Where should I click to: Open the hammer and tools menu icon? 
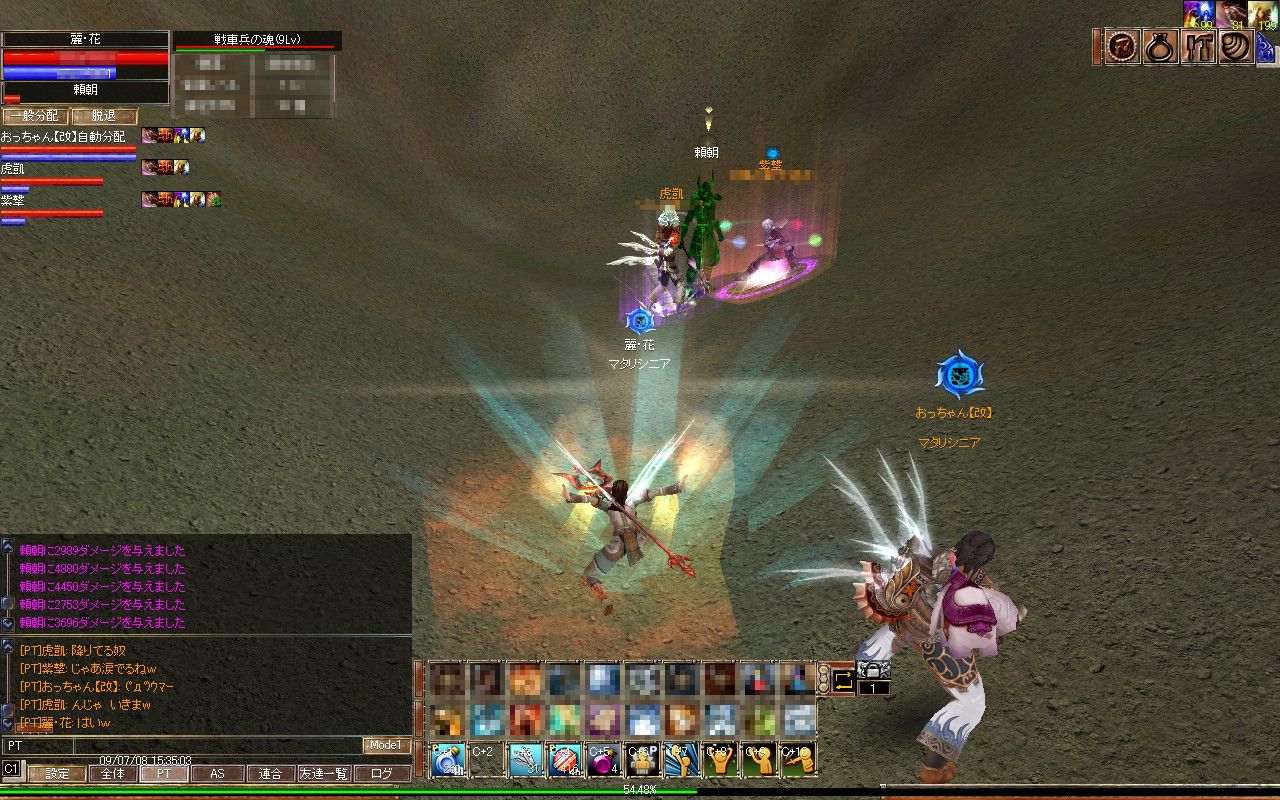tap(1199, 47)
